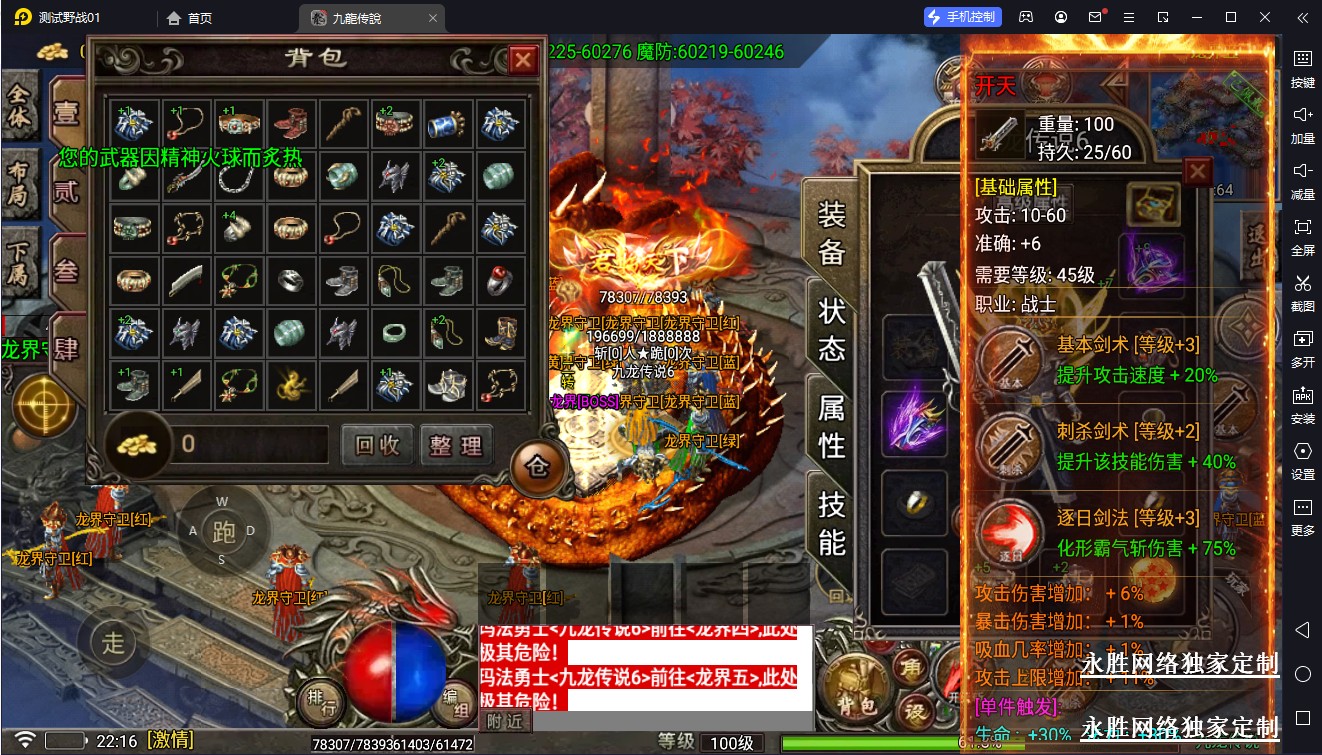Screen dimensions: 1322x755
Task: Open the 技能 skills tab
Action: coord(832,522)
